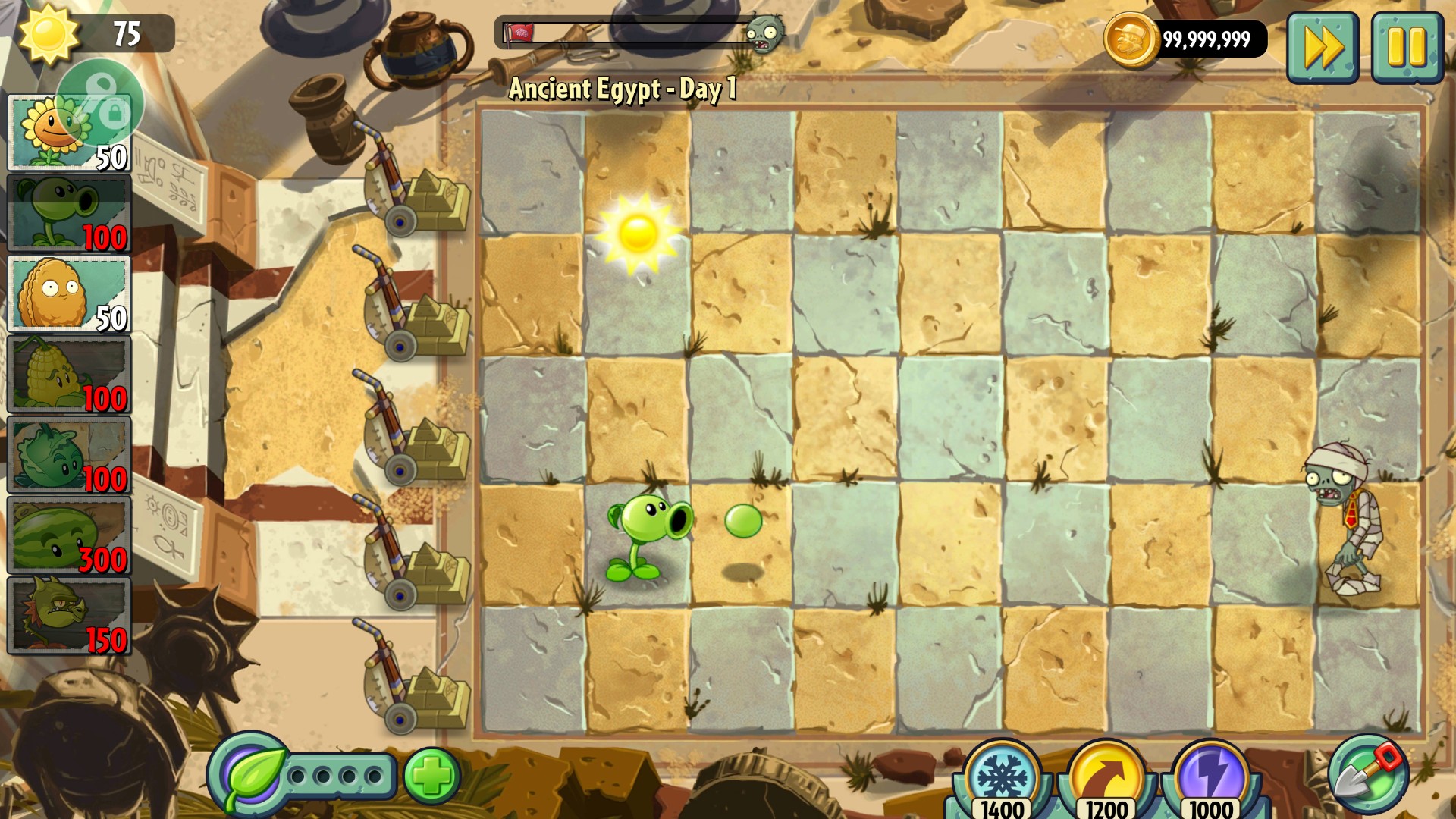Buy more Plant Food with green plus
1456x819 pixels.
point(432,775)
